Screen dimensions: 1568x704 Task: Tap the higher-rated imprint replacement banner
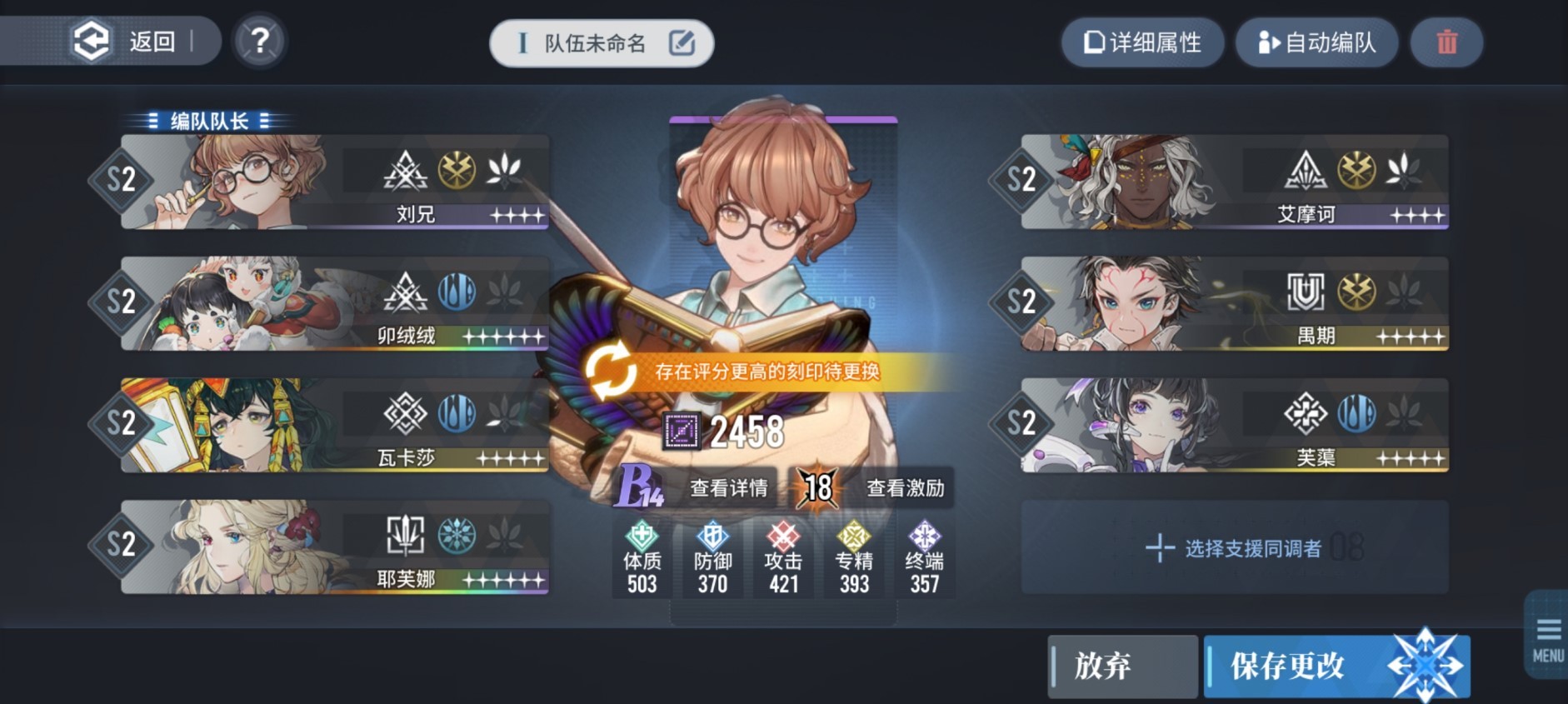point(767,372)
